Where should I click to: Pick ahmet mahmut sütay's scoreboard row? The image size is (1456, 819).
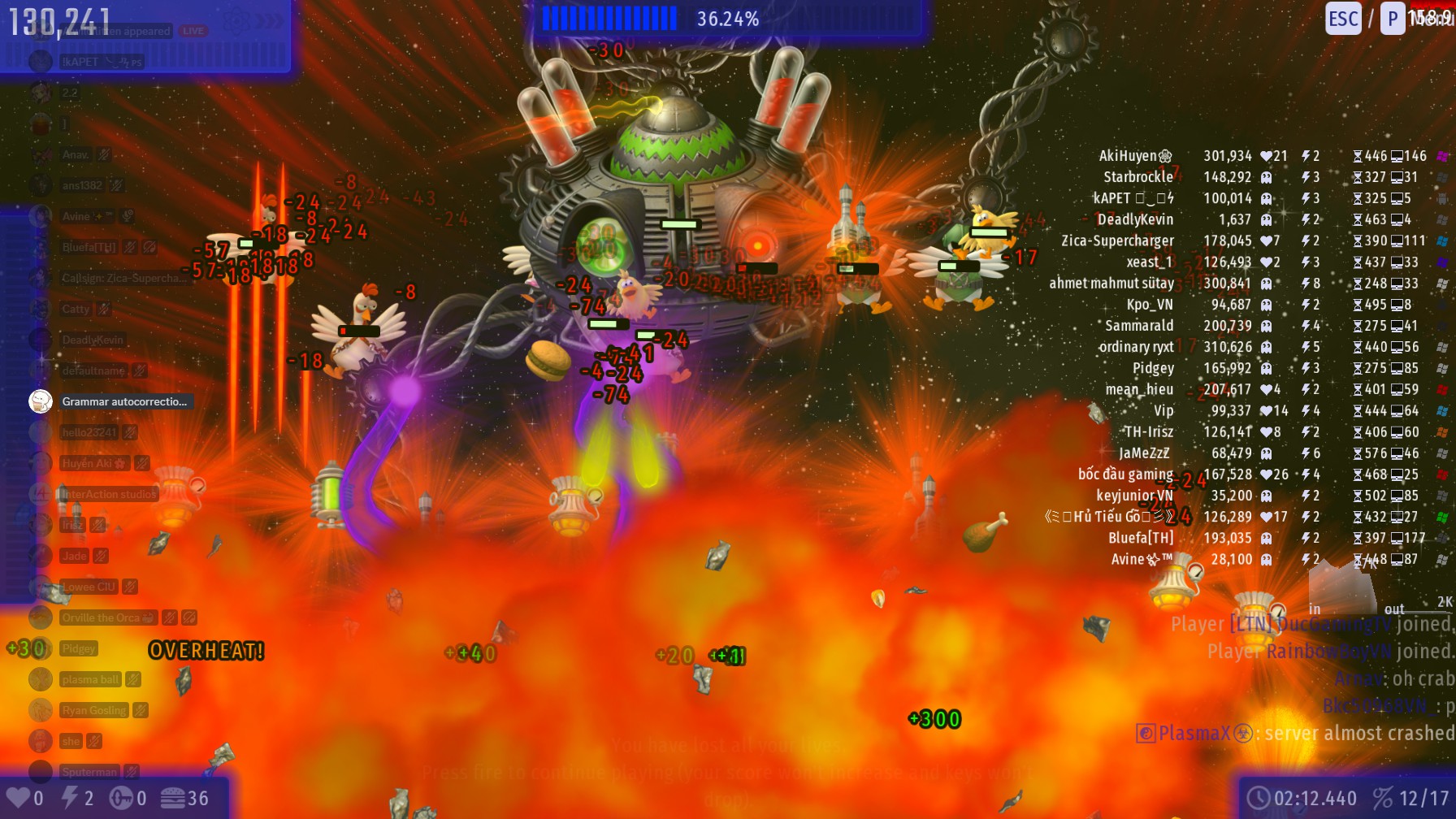1111,284
